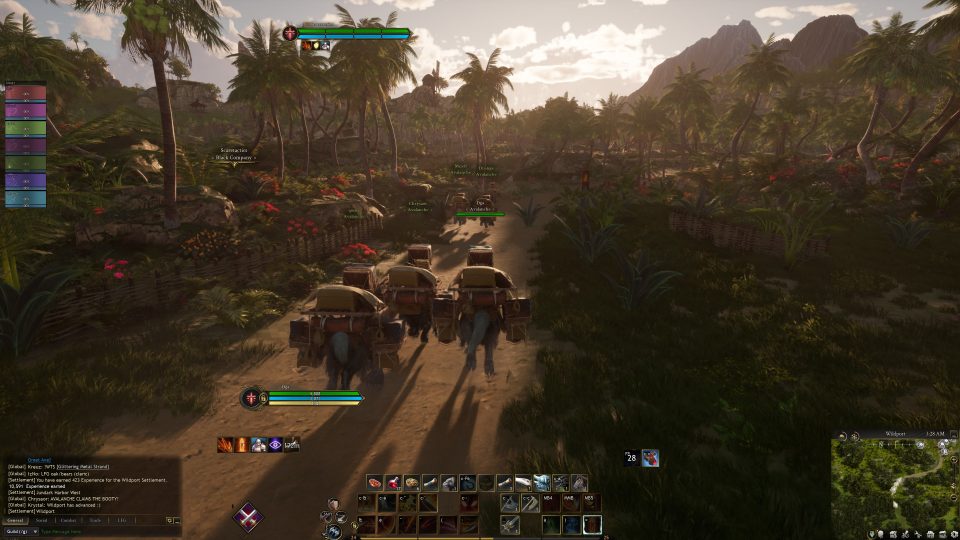Click the crossed diamond emblem icon

pos(247,516)
